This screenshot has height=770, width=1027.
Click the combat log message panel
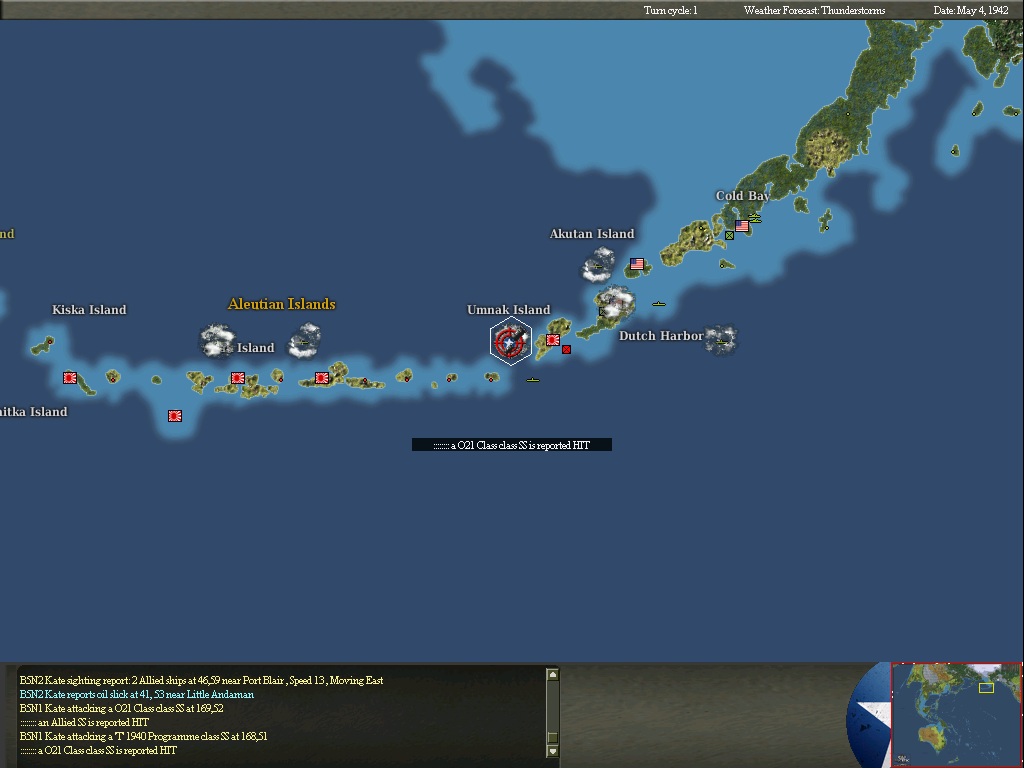tap(280, 714)
